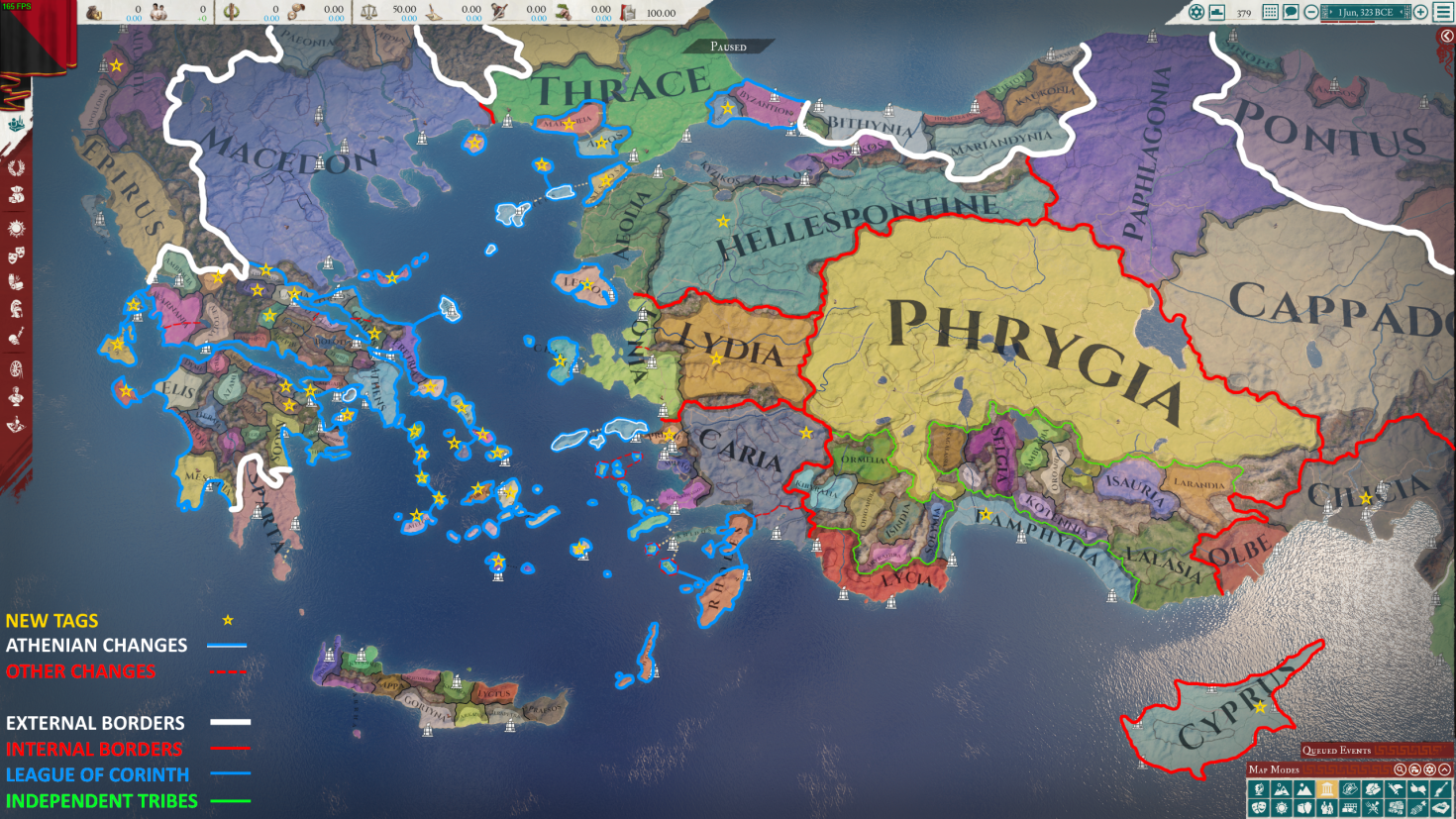This screenshot has height=819, width=1456.
Task: Open the Religion panel via the sun sidebar icon
Action: [x=15, y=226]
